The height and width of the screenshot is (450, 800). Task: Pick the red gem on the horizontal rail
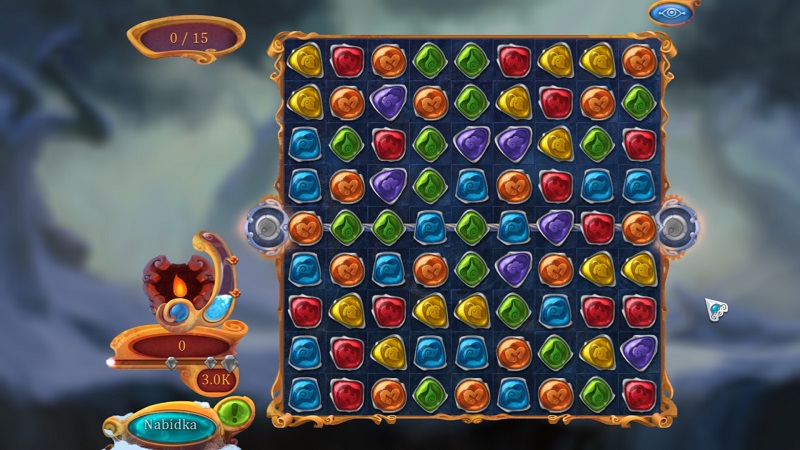597,226
